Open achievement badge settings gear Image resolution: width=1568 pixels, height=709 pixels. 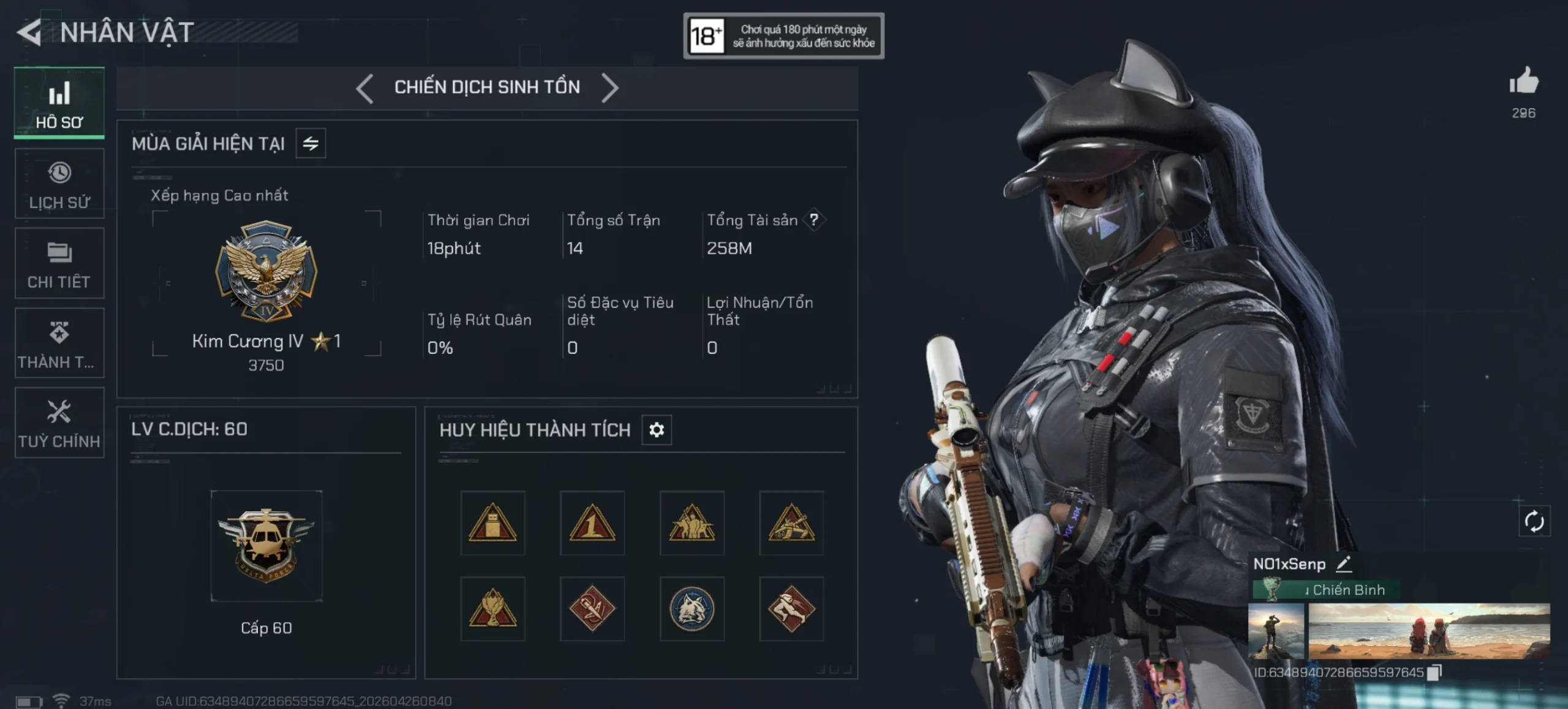(657, 430)
